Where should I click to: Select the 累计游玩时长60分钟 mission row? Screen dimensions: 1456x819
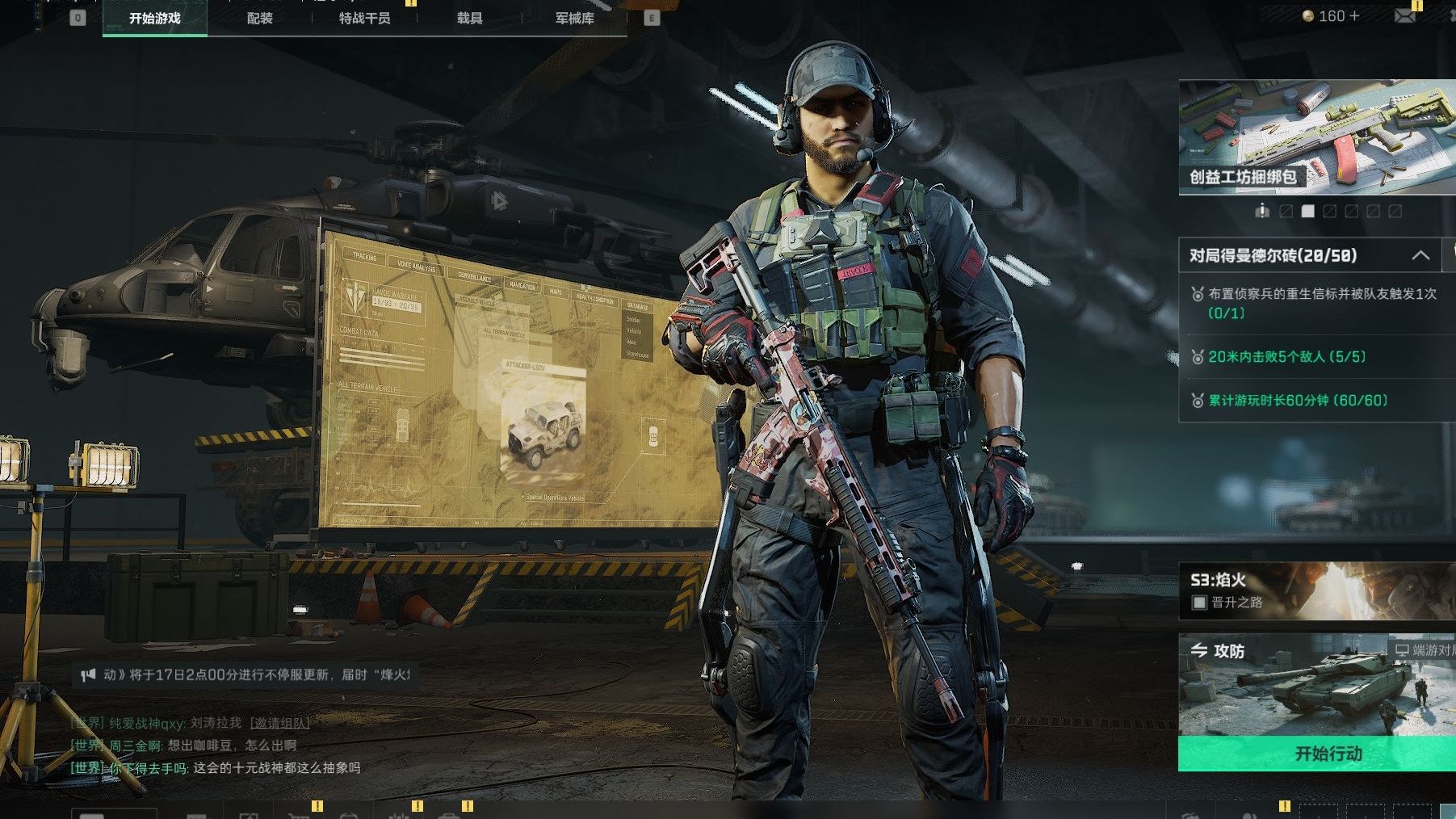(1316, 400)
